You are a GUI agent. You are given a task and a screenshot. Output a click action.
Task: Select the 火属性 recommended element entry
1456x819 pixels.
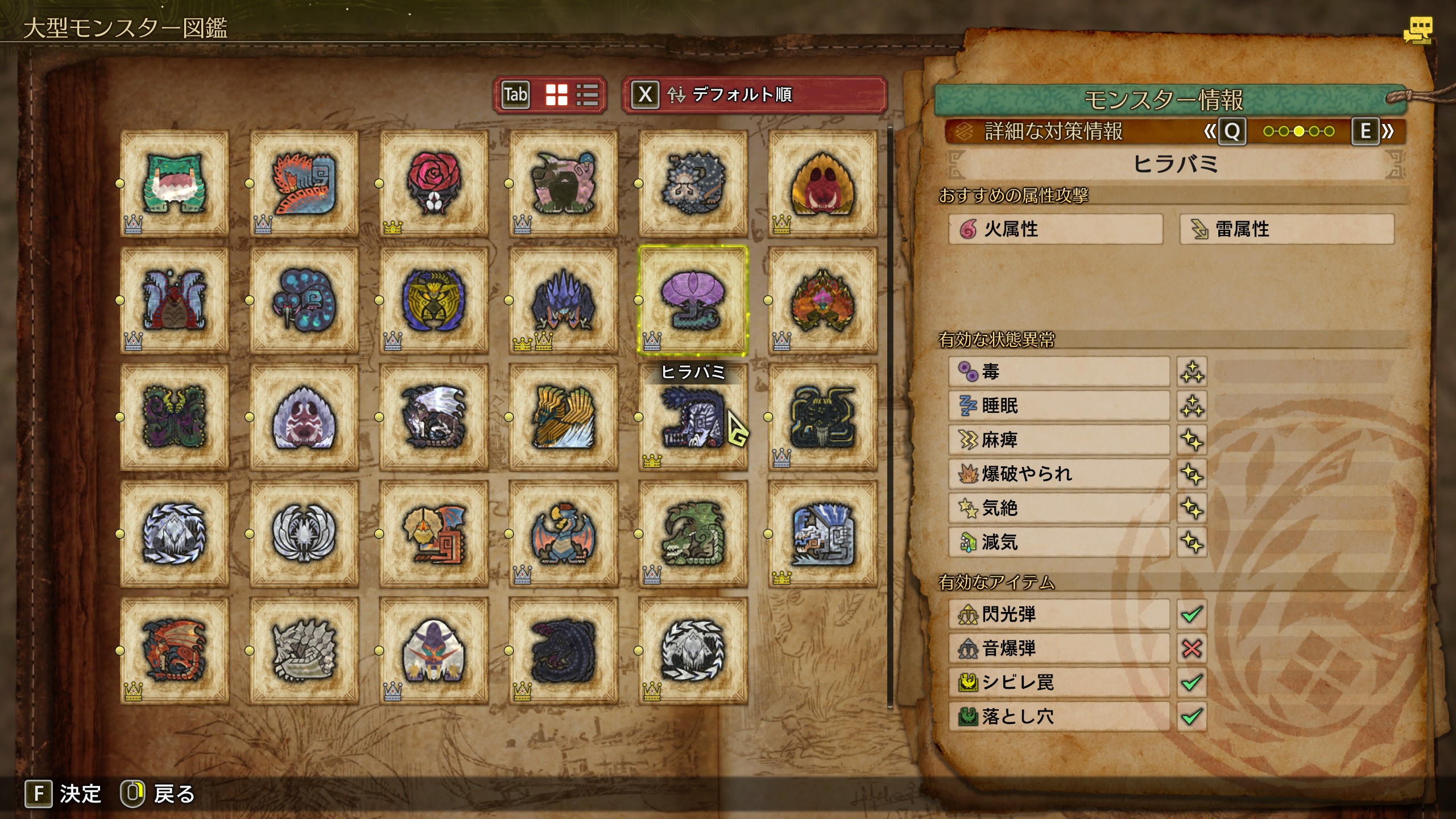coord(1056,229)
